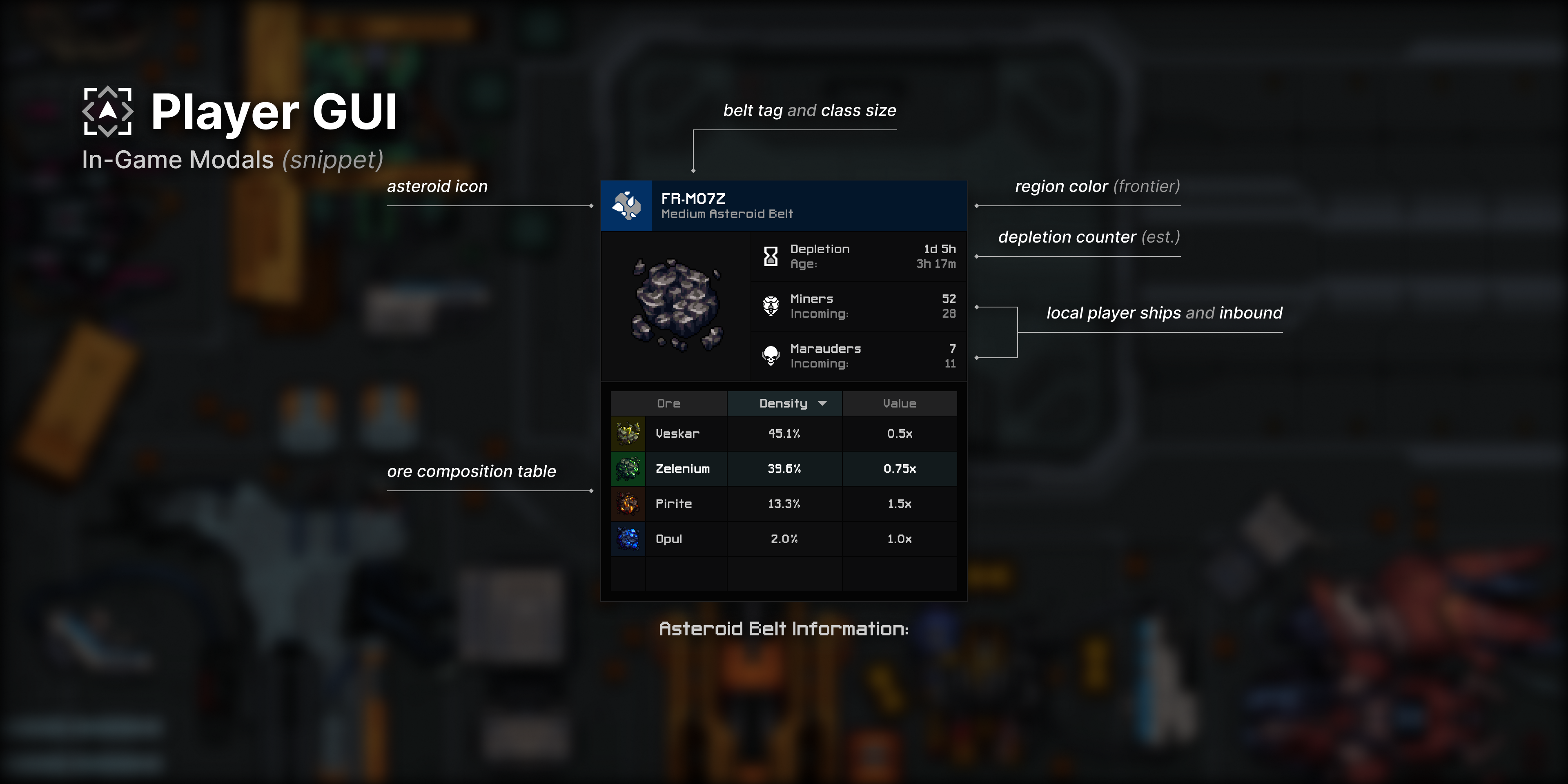
Task: Click the Veskar ore icon
Action: [x=628, y=433]
